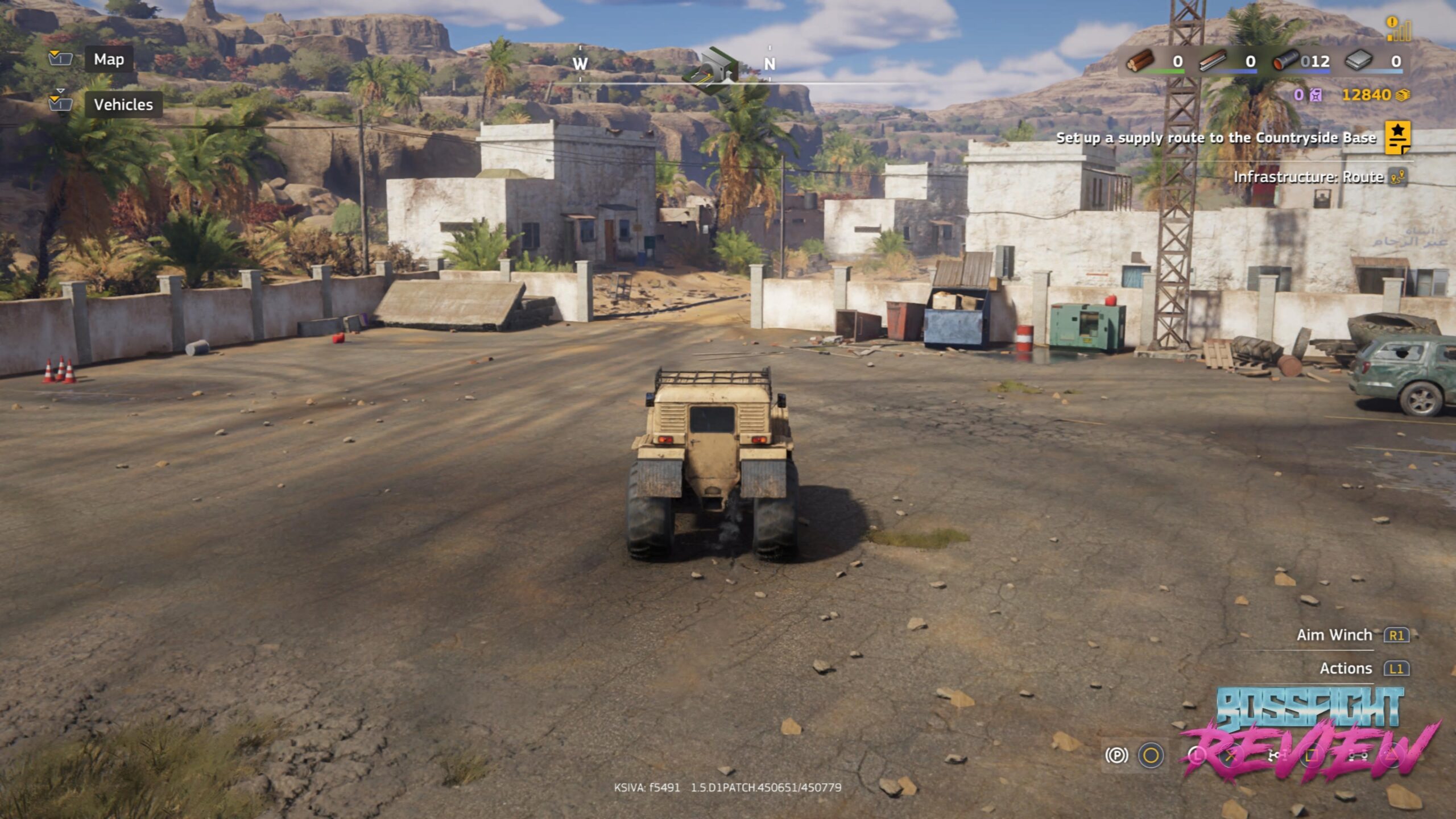Select the Infrastructure: Route task entry
The width and height of the screenshot is (1456, 819).
pos(1308,177)
